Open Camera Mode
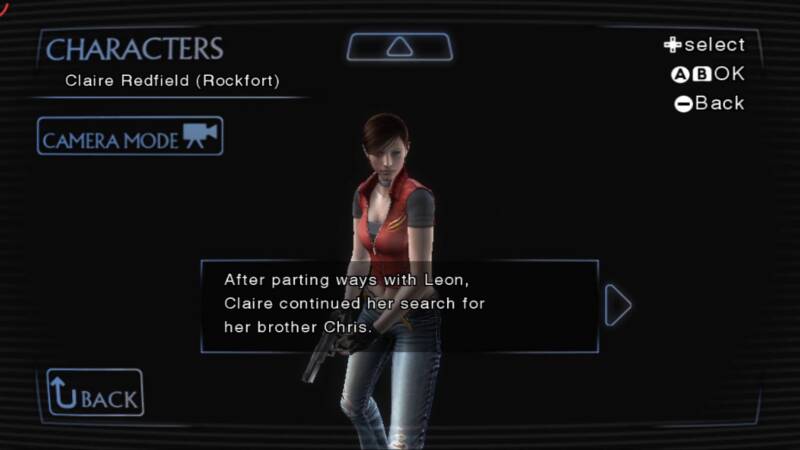This screenshot has width=800, height=450. 130,137
